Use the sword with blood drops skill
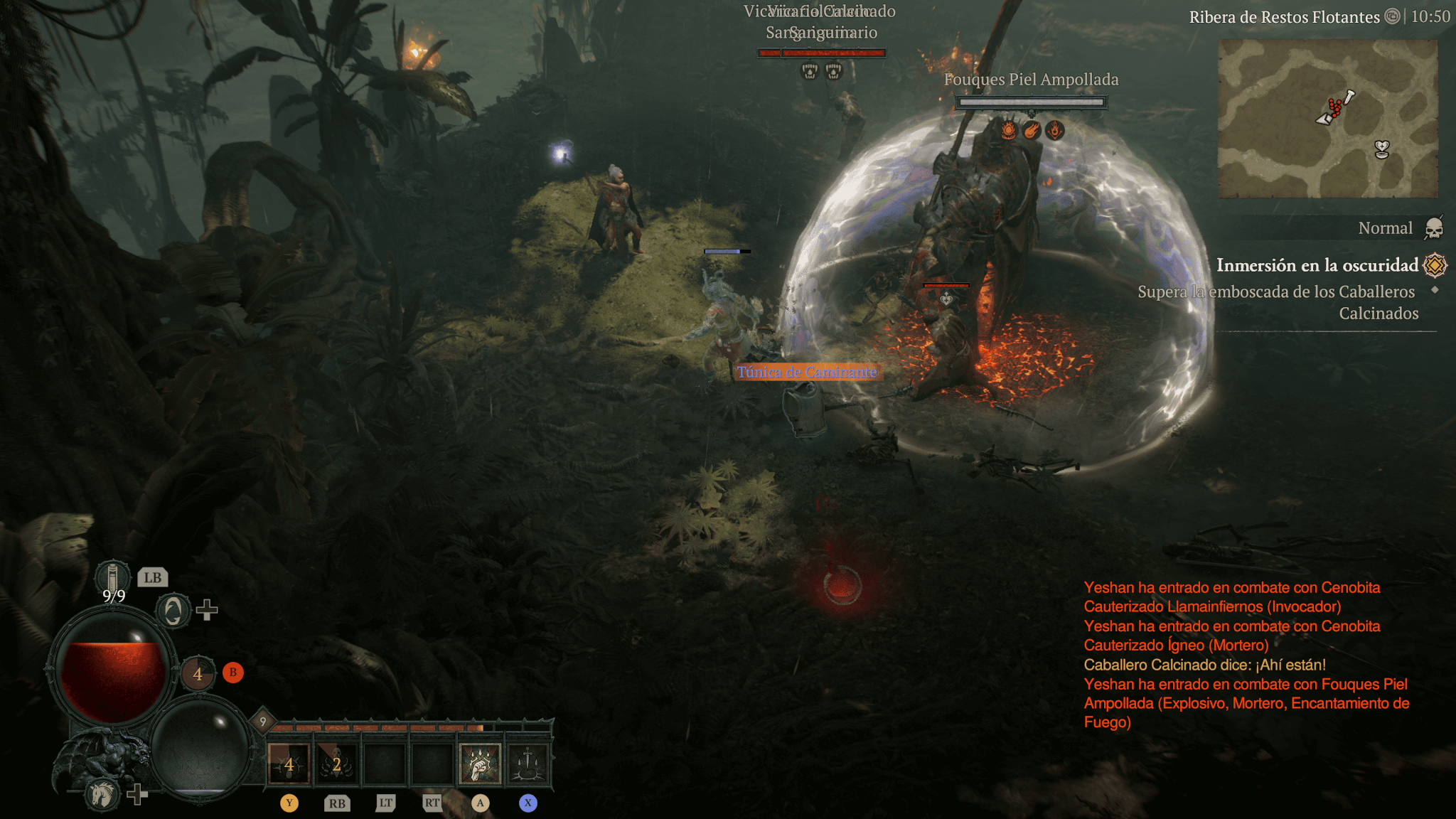The height and width of the screenshot is (819, 1456). click(x=528, y=765)
